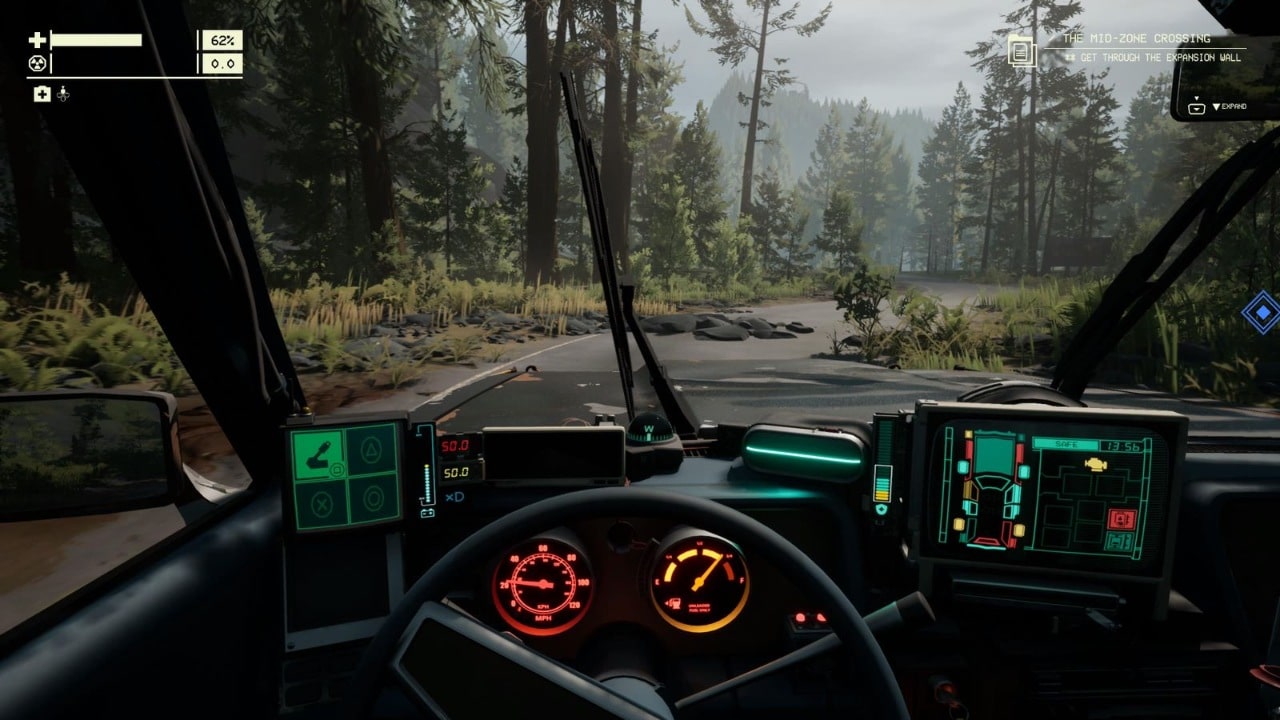The height and width of the screenshot is (720, 1280).
Task: Open the quest log folder icon
Action: click(x=1021, y=50)
